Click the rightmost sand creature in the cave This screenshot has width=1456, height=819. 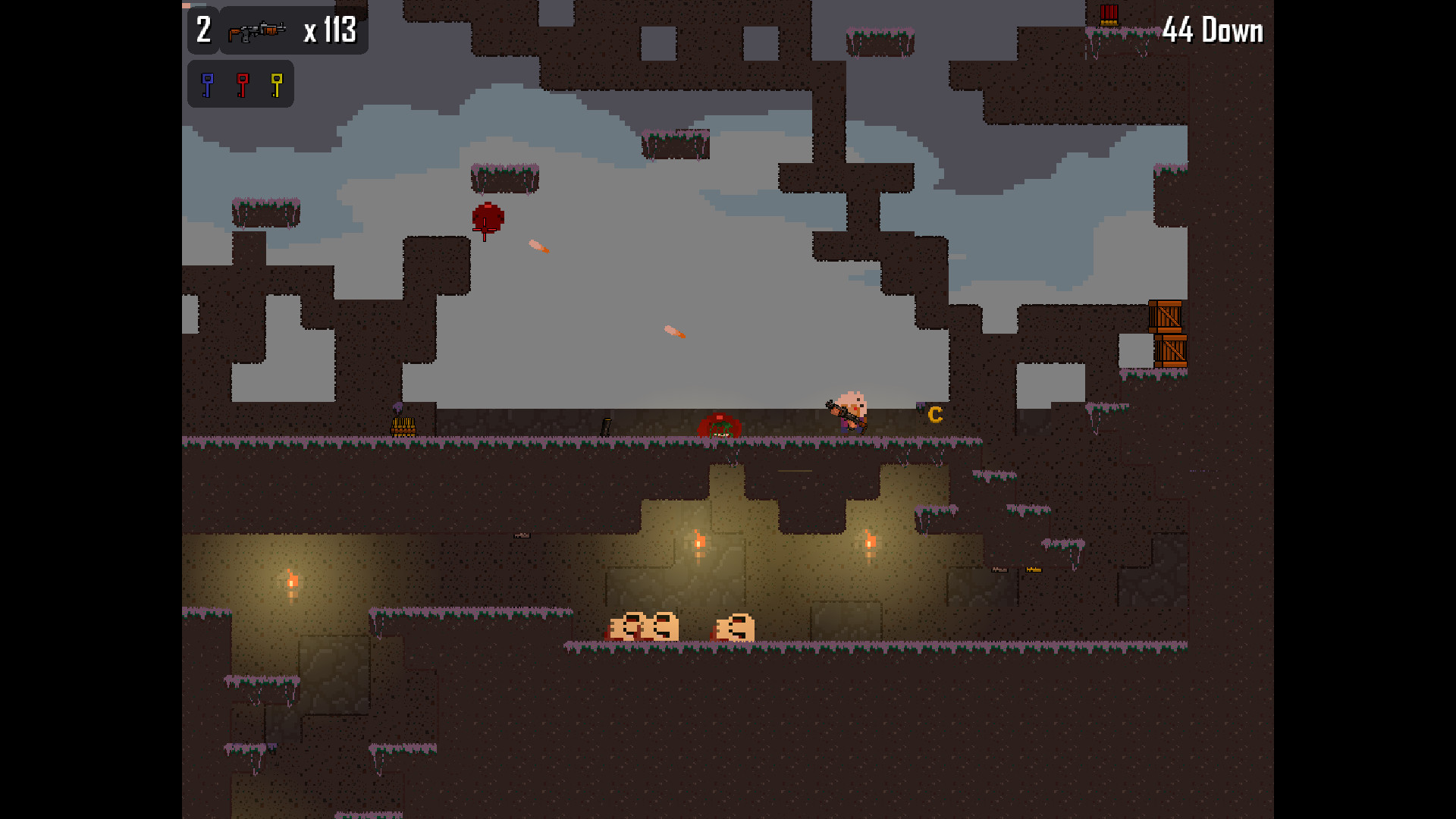[732, 626]
